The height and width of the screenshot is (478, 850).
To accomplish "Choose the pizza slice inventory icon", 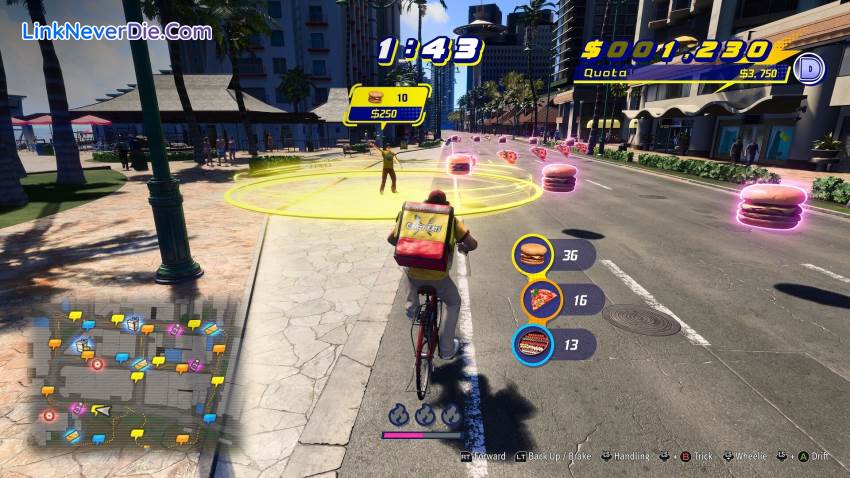I will [x=541, y=299].
